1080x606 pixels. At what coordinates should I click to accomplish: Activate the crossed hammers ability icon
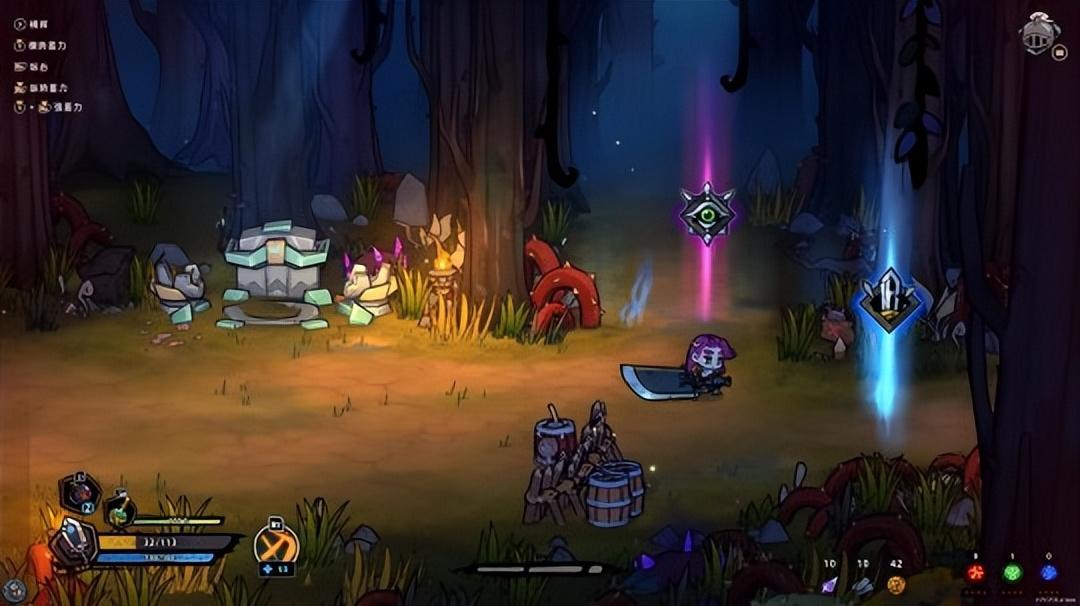pyautogui.click(x=275, y=544)
